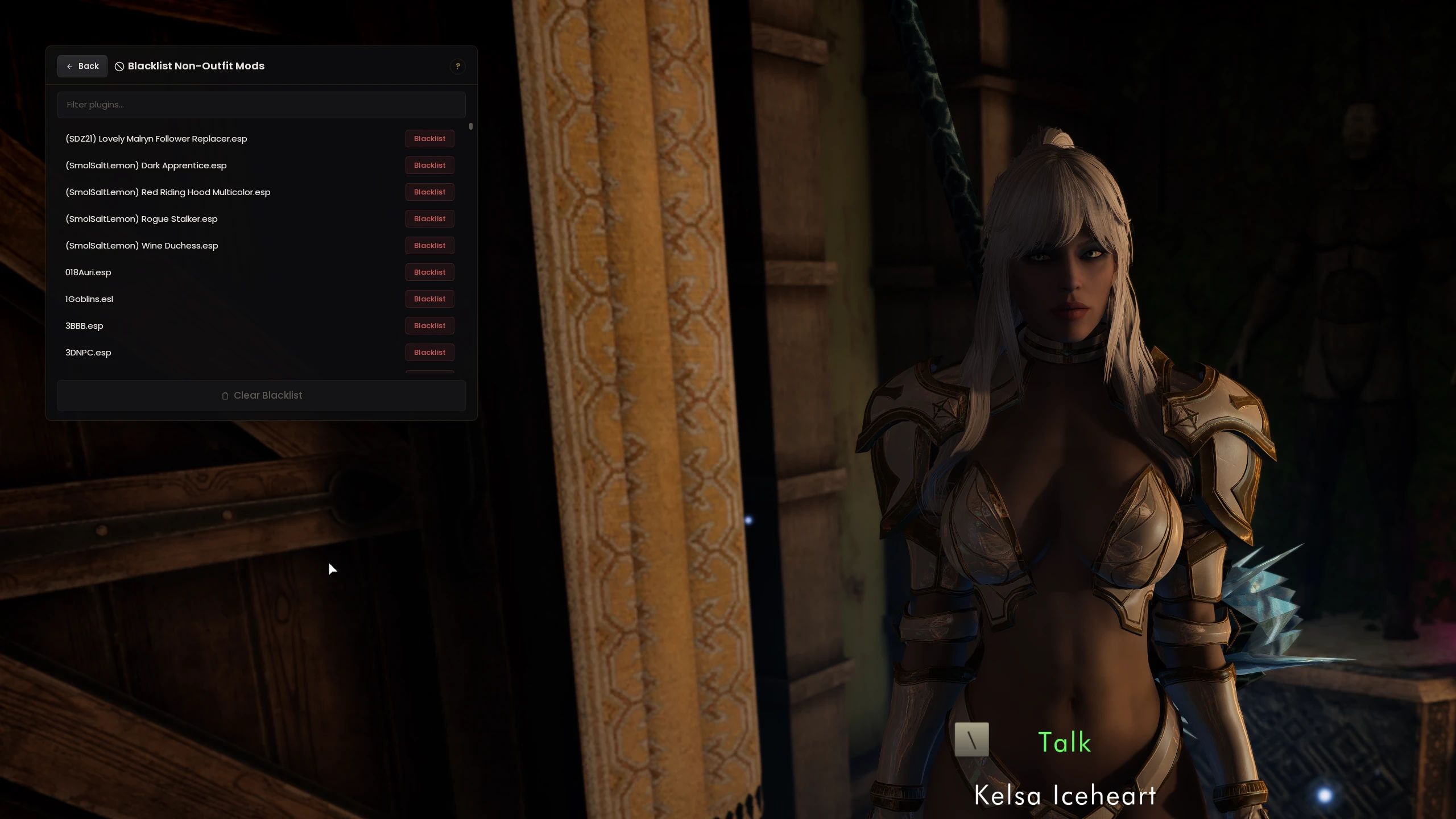
Task: Blacklist the 1Goblins.esl plugin
Action: coord(429,299)
